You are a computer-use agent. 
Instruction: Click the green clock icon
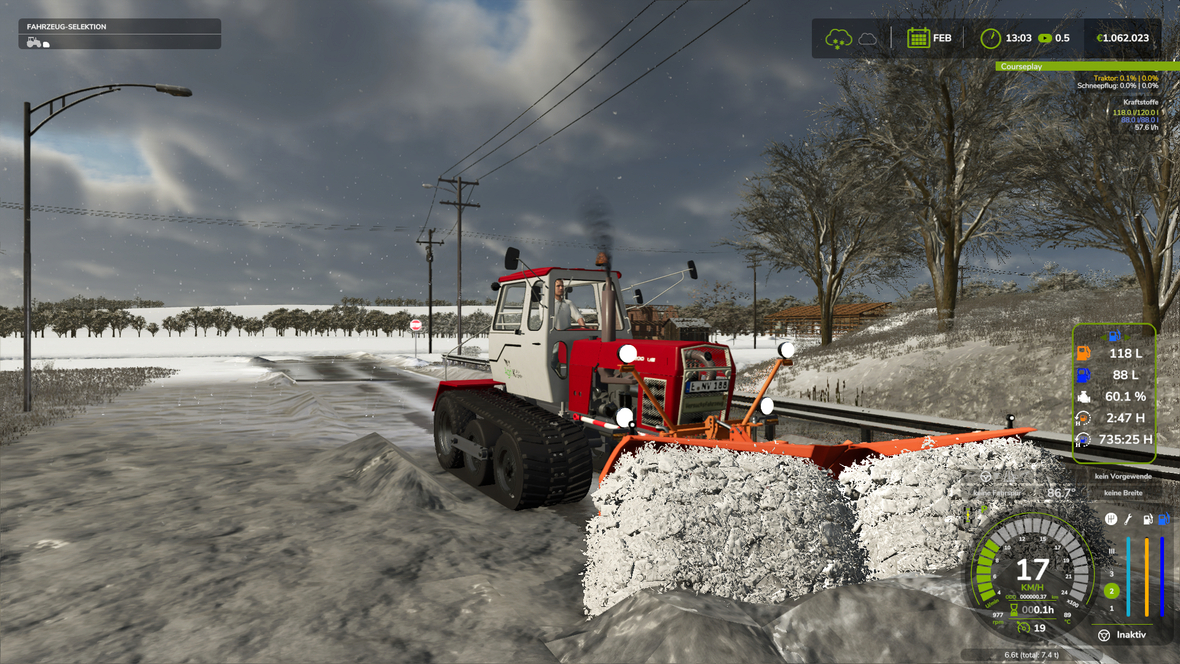(x=990, y=38)
